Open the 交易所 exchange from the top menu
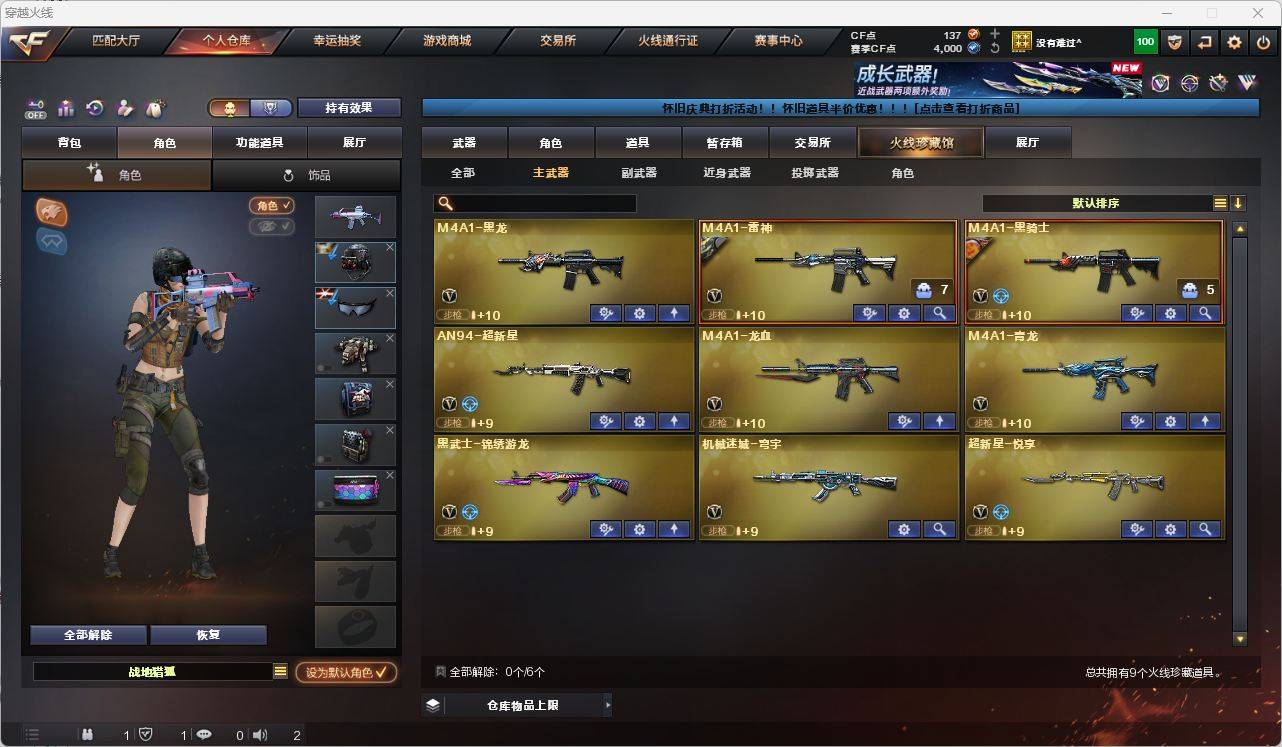The width and height of the screenshot is (1282, 747). [557, 41]
